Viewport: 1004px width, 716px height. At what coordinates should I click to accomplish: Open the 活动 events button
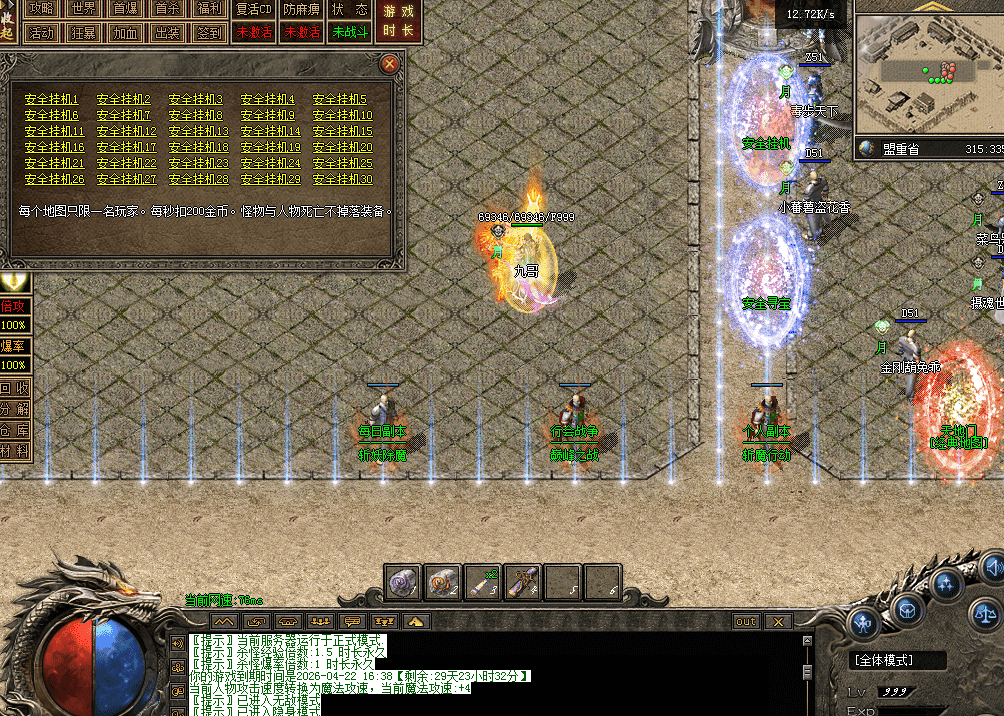coord(42,32)
